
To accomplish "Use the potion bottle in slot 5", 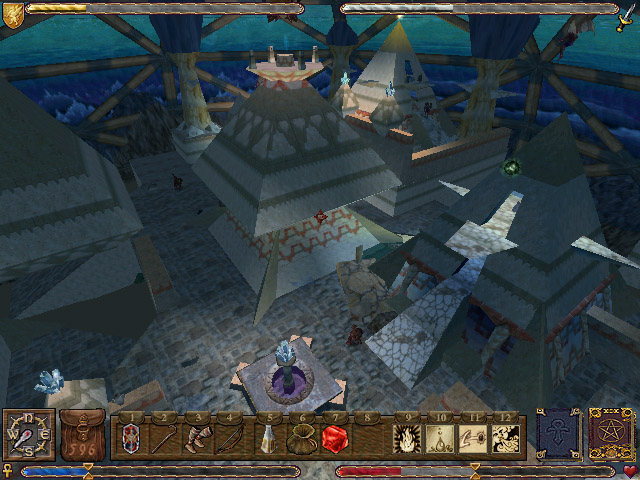I will [270, 437].
